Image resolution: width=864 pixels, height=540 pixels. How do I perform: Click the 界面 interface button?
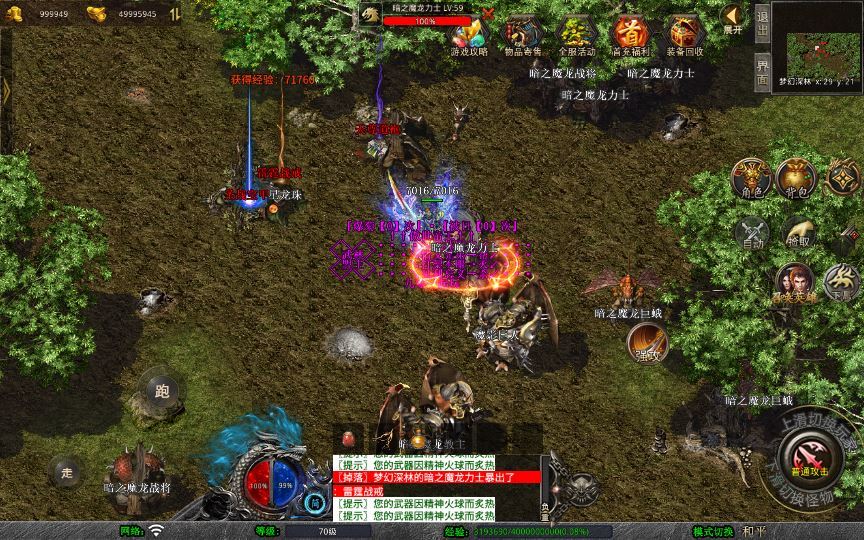762,70
